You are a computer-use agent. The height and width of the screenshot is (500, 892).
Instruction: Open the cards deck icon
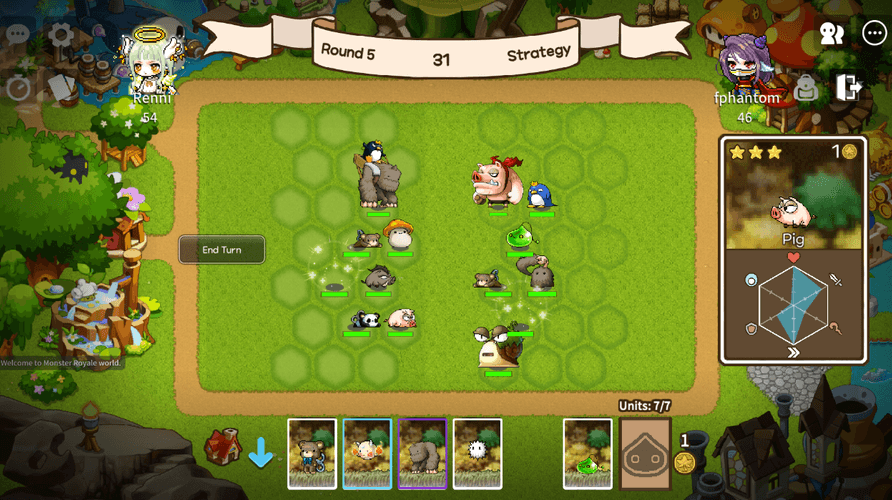tap(61, 88)
